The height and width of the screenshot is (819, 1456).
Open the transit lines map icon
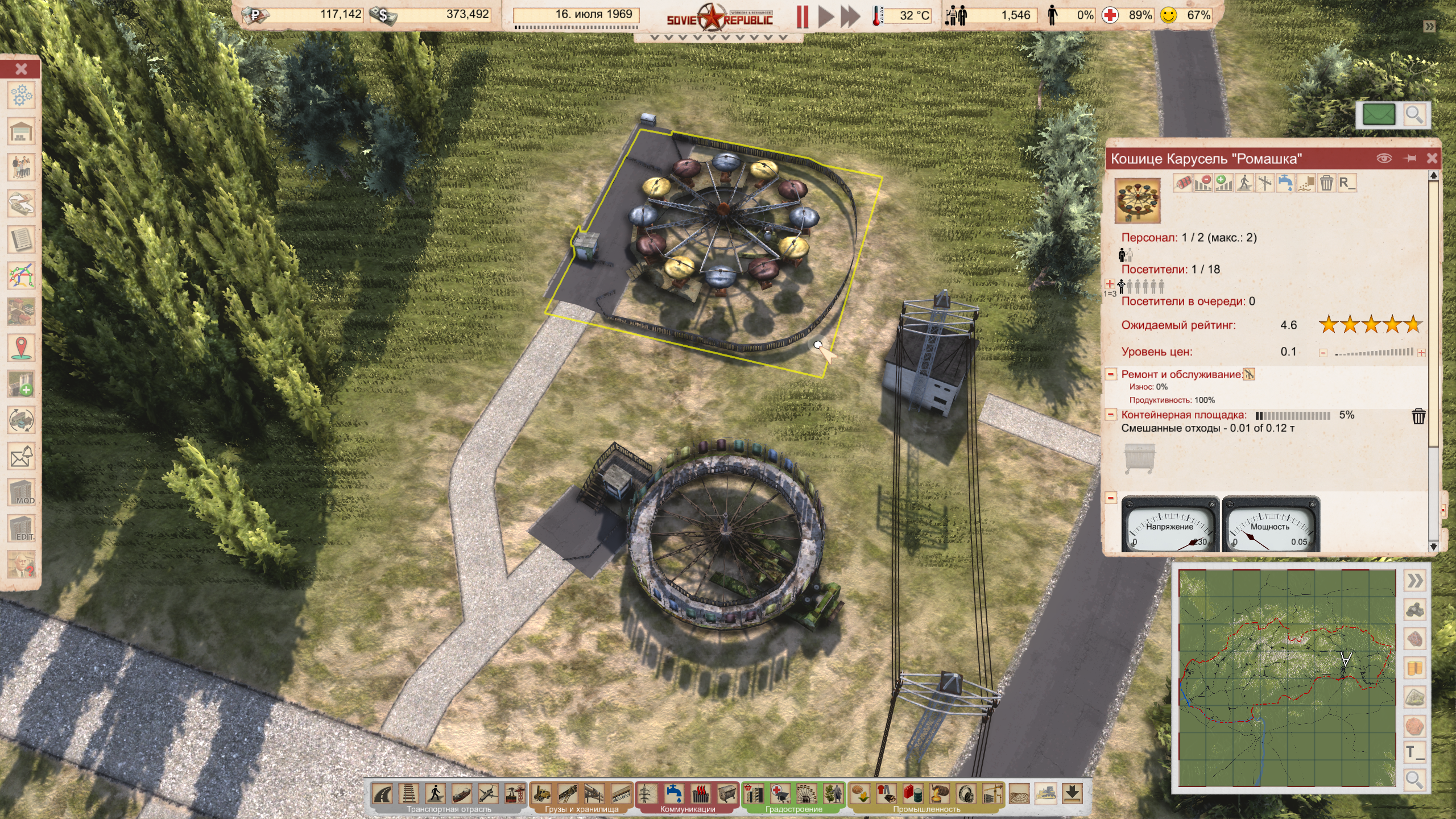click(22, 276)
